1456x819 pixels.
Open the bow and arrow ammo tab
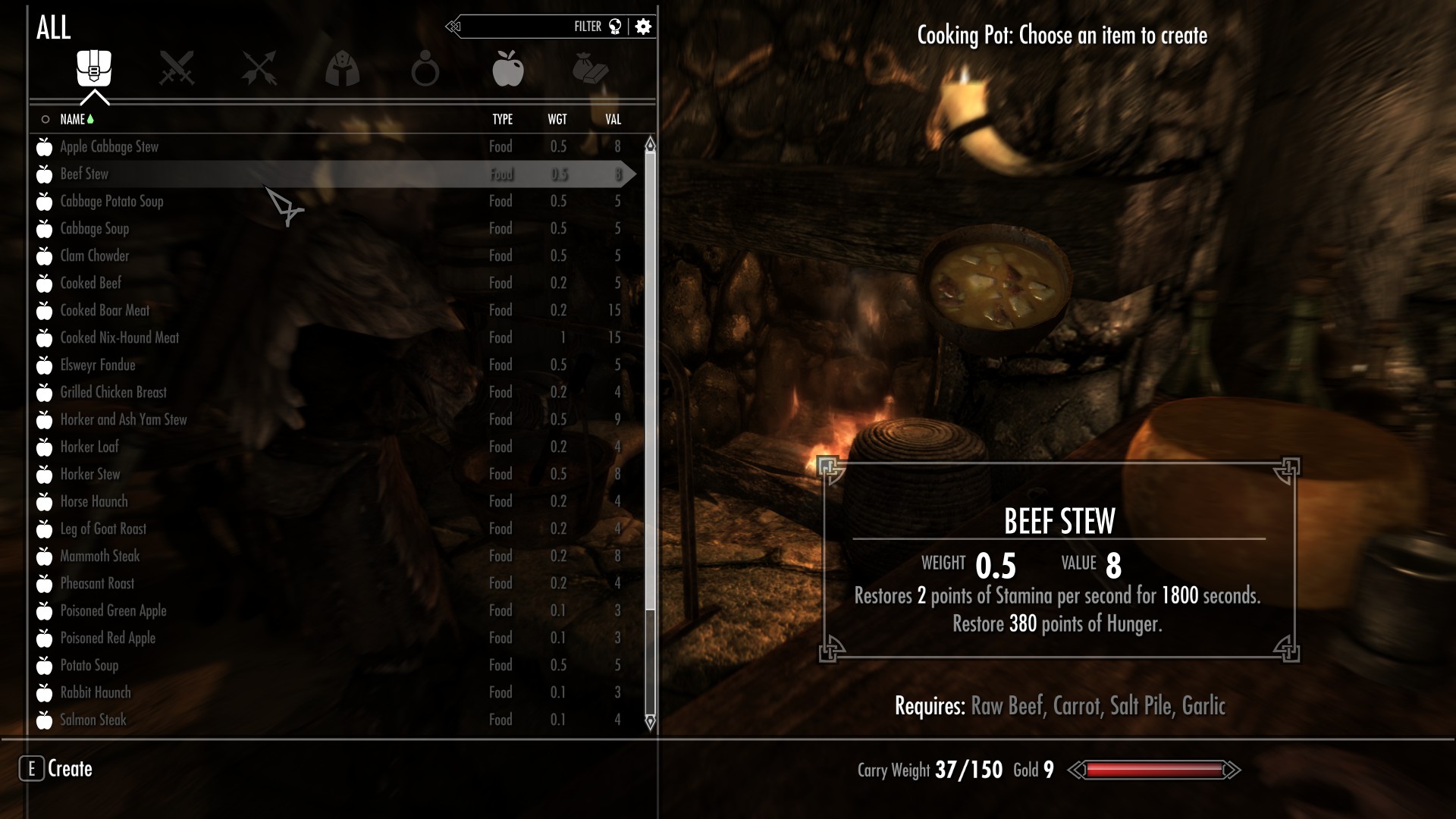(259, 69)
